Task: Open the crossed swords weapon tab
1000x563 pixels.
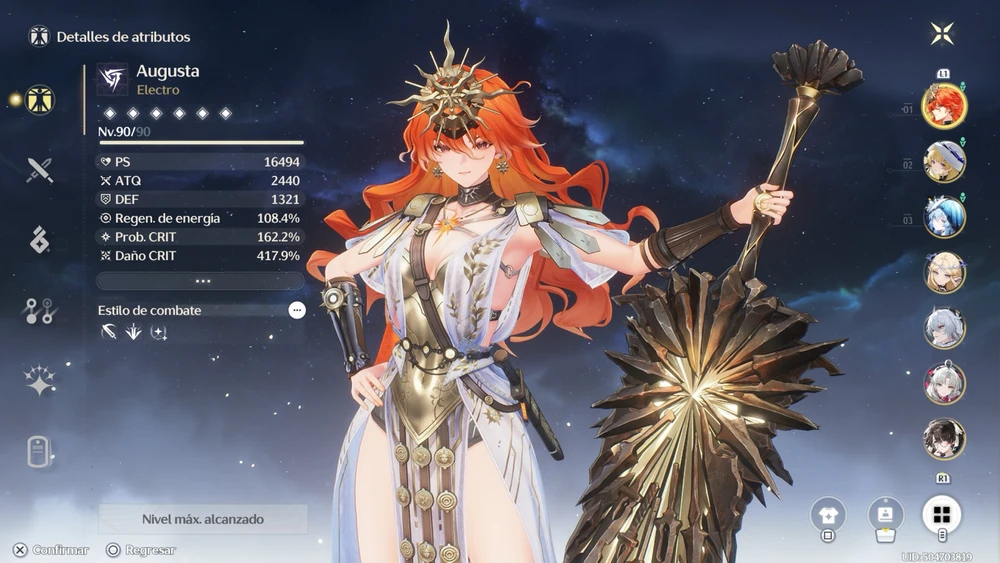Action: [x=40, y=170]
